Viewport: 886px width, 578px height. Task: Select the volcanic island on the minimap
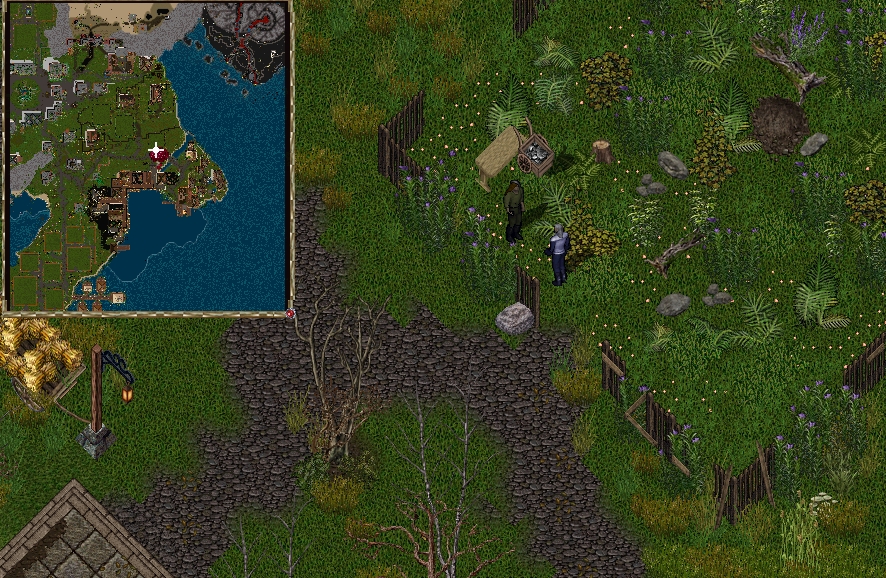(246, 40)
